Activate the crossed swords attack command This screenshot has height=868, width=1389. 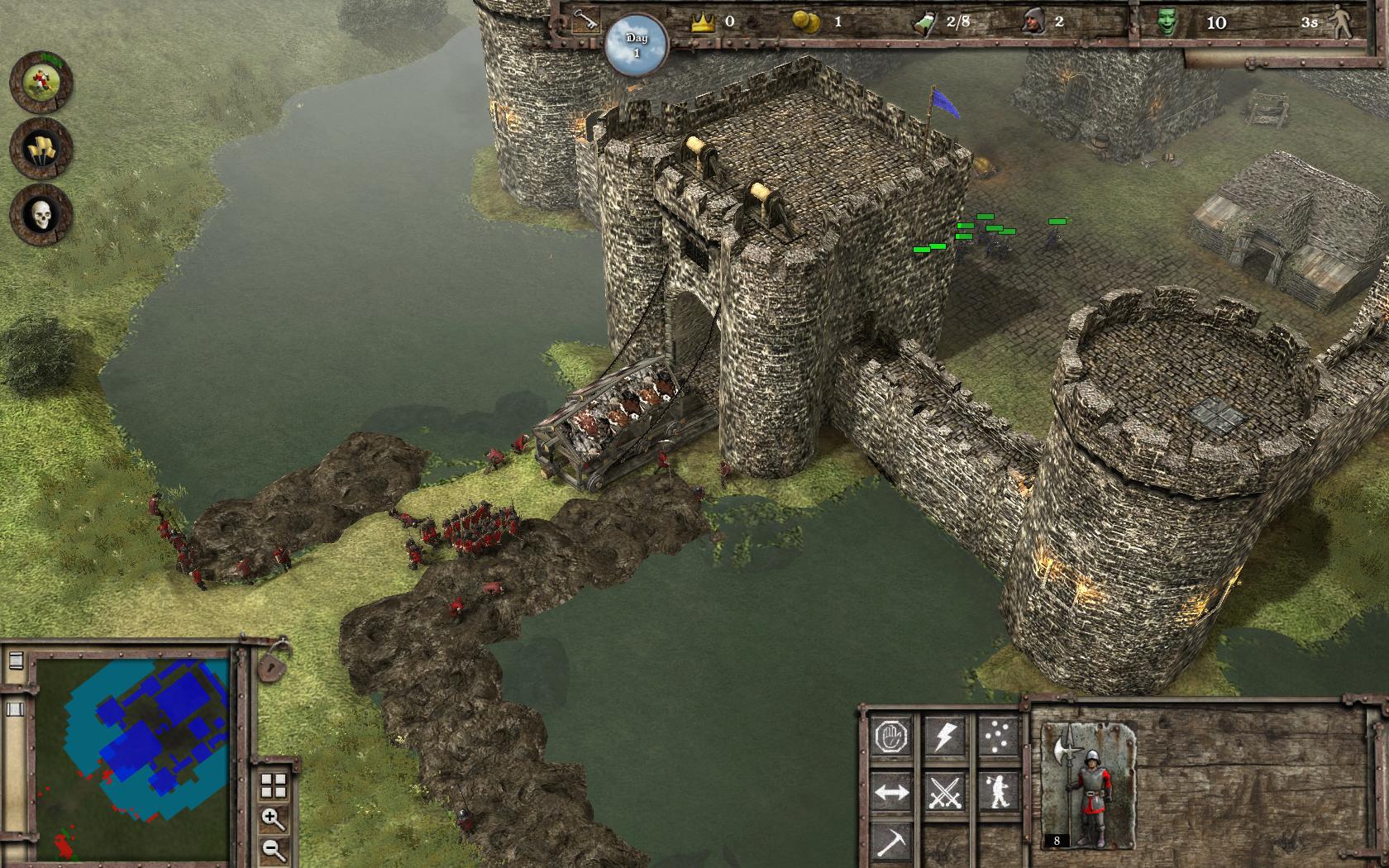pos(943,793)
